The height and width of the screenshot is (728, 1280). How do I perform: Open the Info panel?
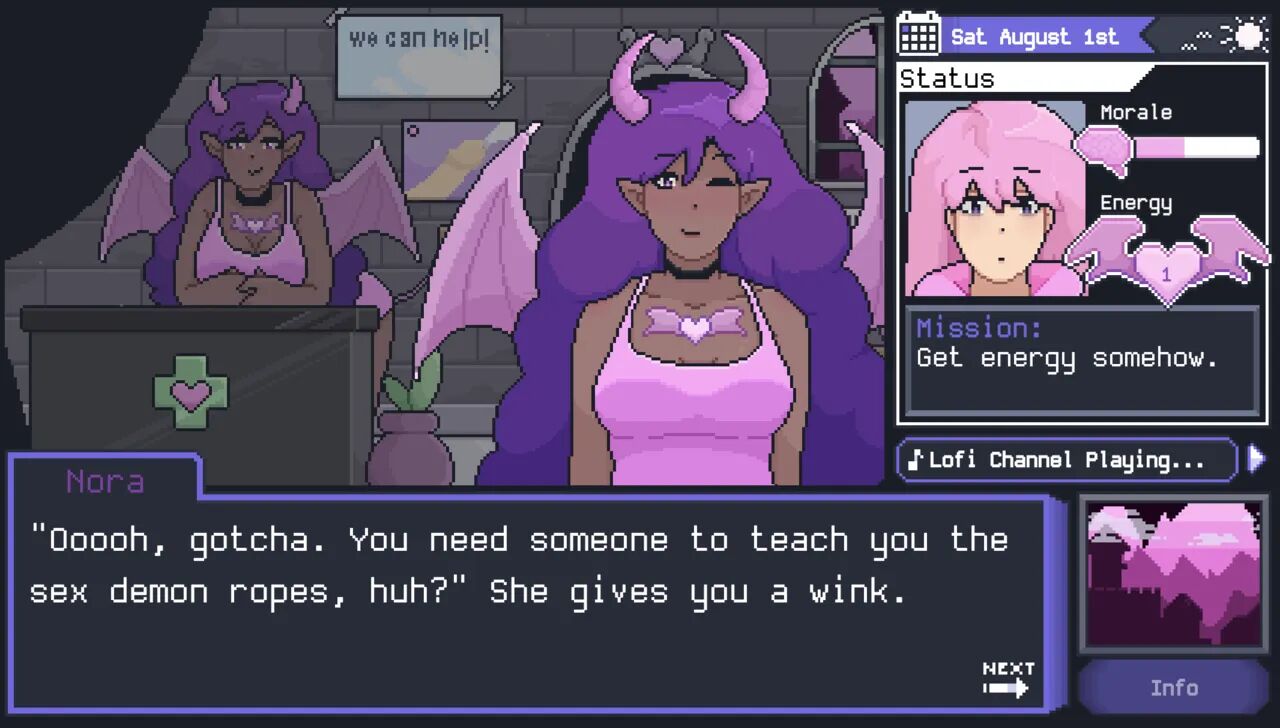coord(1173,688)
